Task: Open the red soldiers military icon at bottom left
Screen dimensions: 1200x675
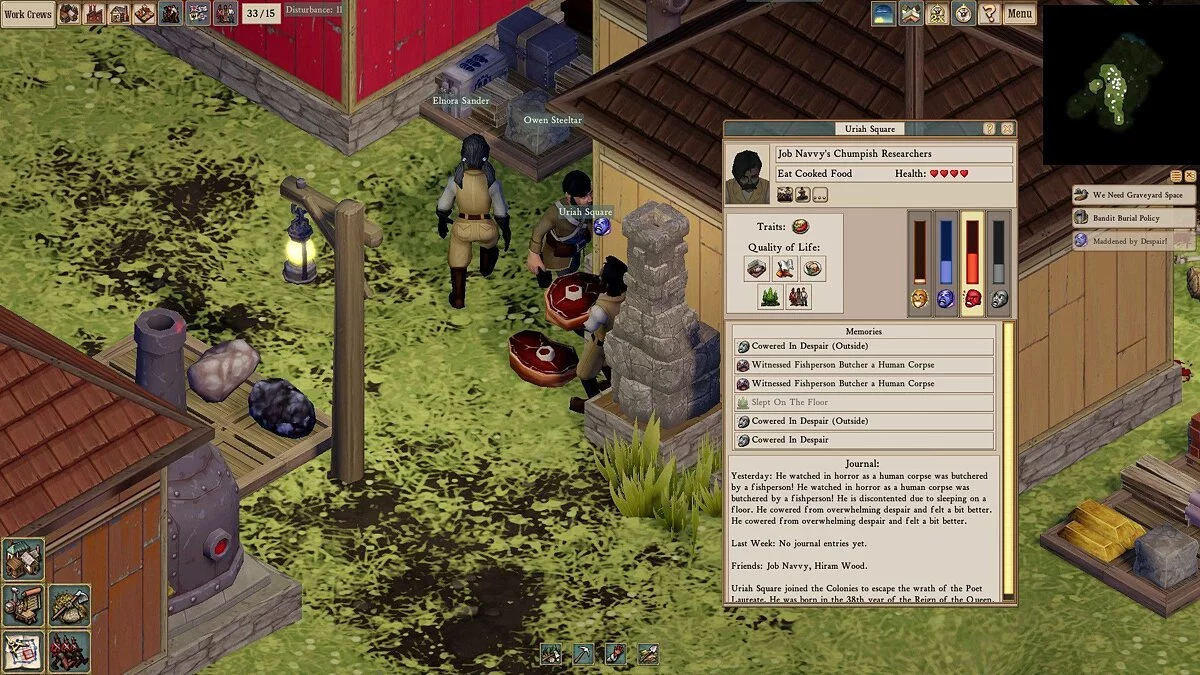Action: pos(69,650)
